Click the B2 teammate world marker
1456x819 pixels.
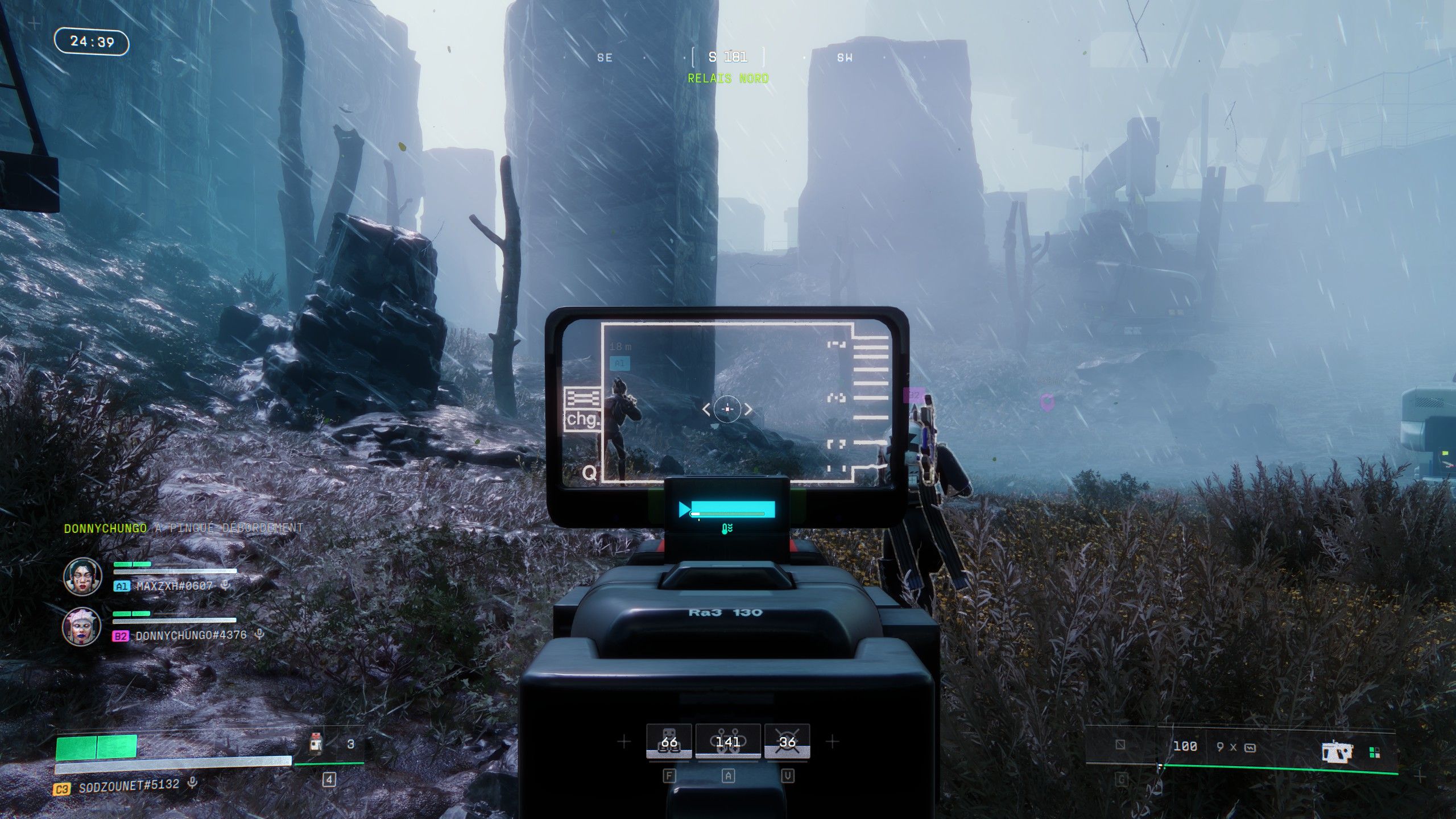[914, 395]
